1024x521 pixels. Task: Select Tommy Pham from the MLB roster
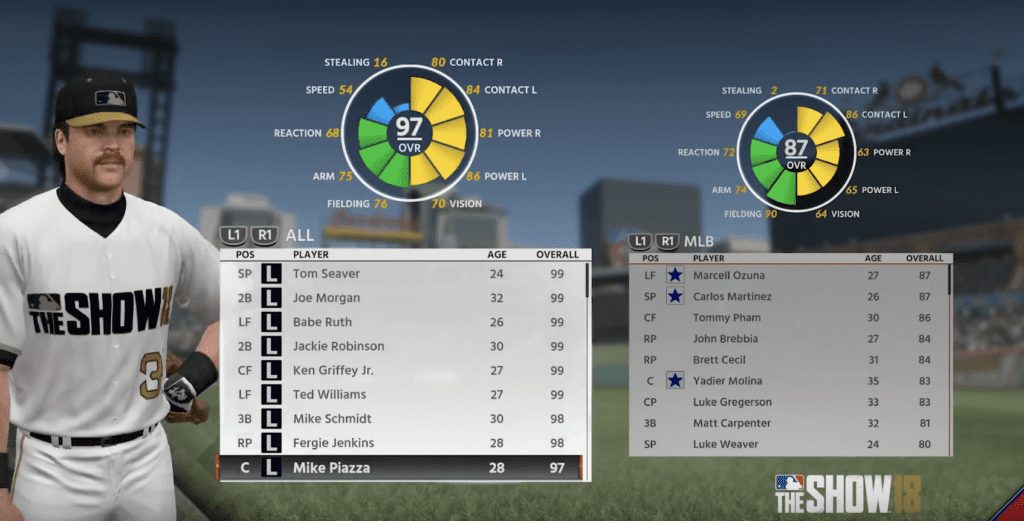[x=790, y=317]
